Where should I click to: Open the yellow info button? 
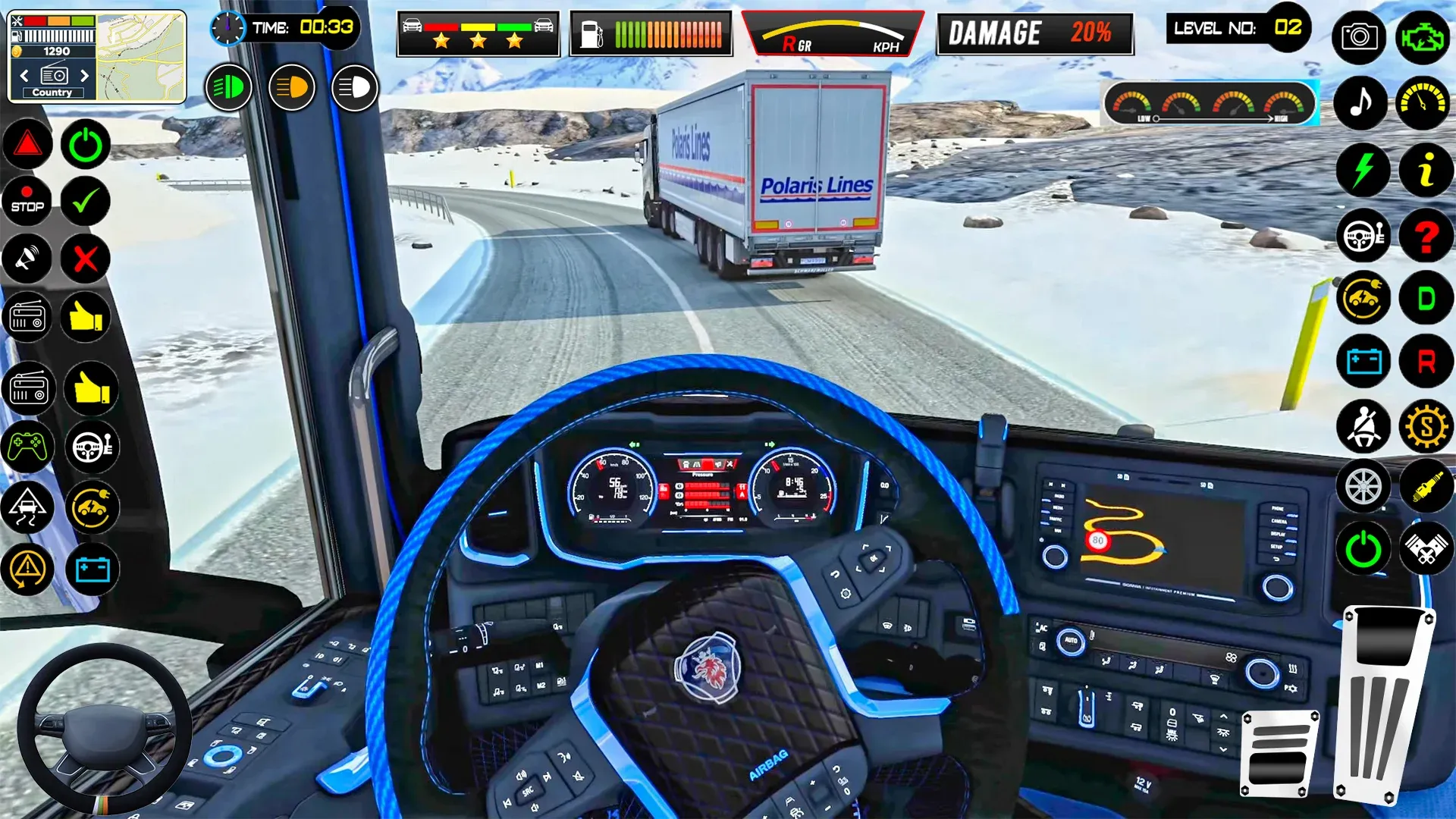pos(1426,169)
